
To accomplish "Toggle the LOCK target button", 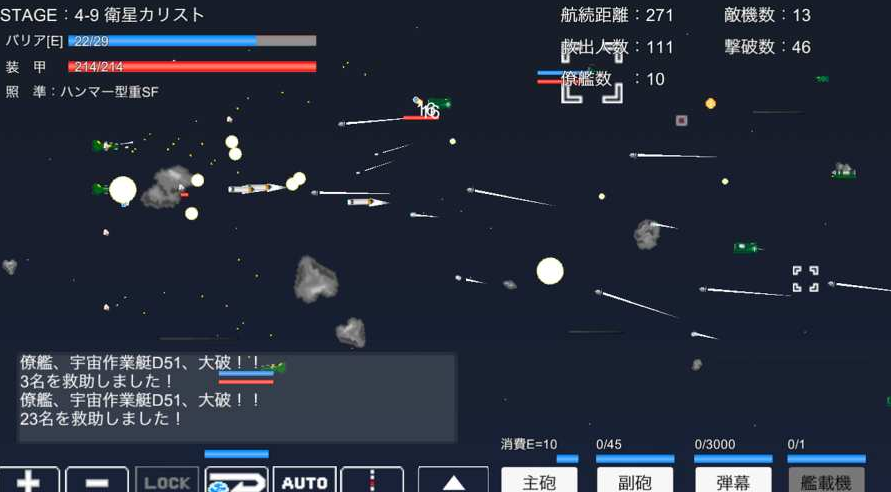I will (167, 480).
